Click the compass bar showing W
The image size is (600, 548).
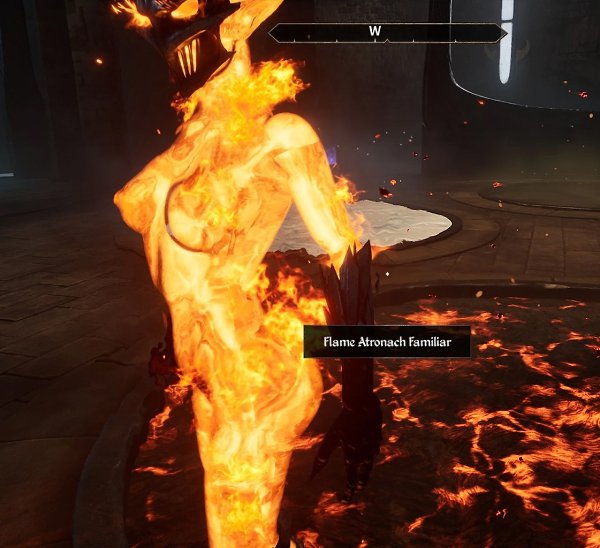387,33
